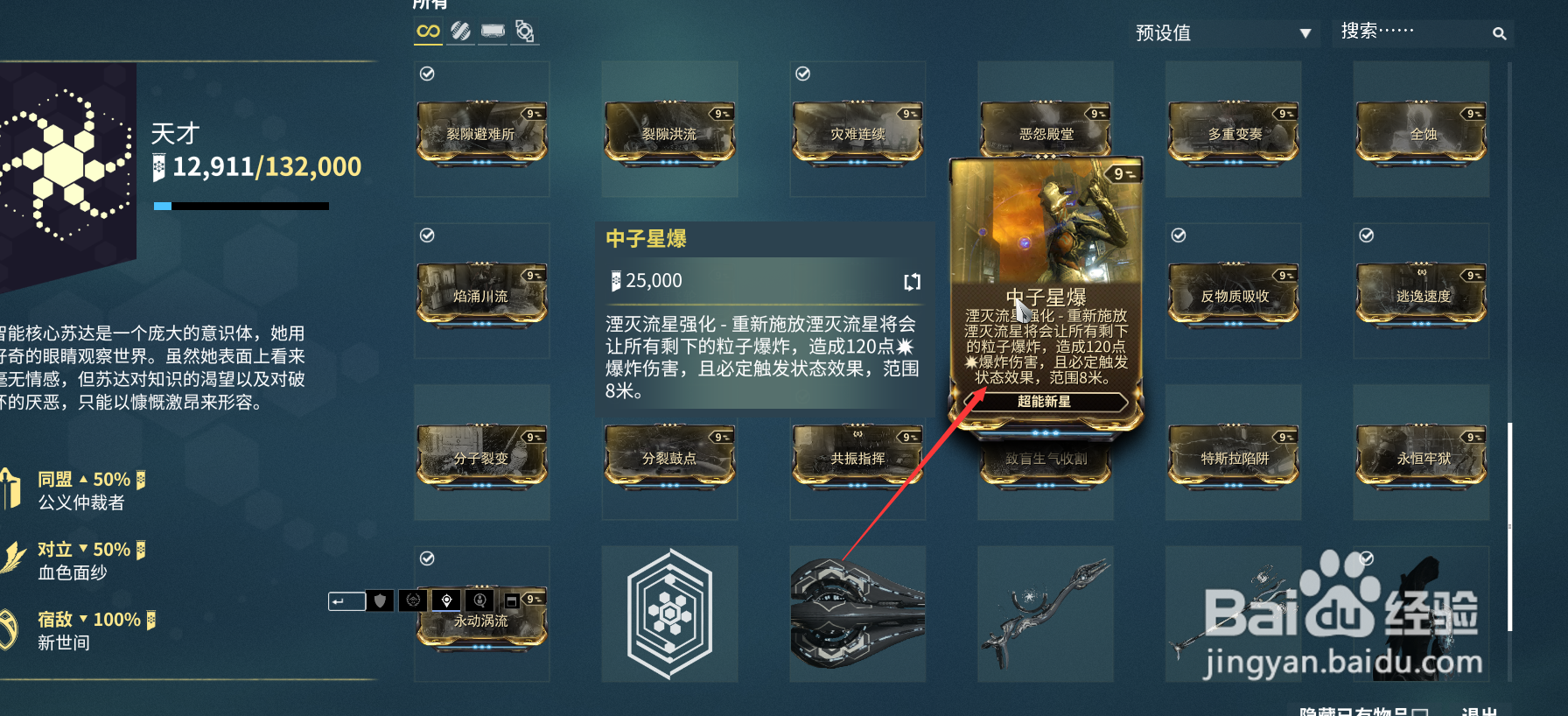Click the Necramech mods filter icon
Screen dimensions: 1568x716
pyautogui.click(x=523, y=31)
